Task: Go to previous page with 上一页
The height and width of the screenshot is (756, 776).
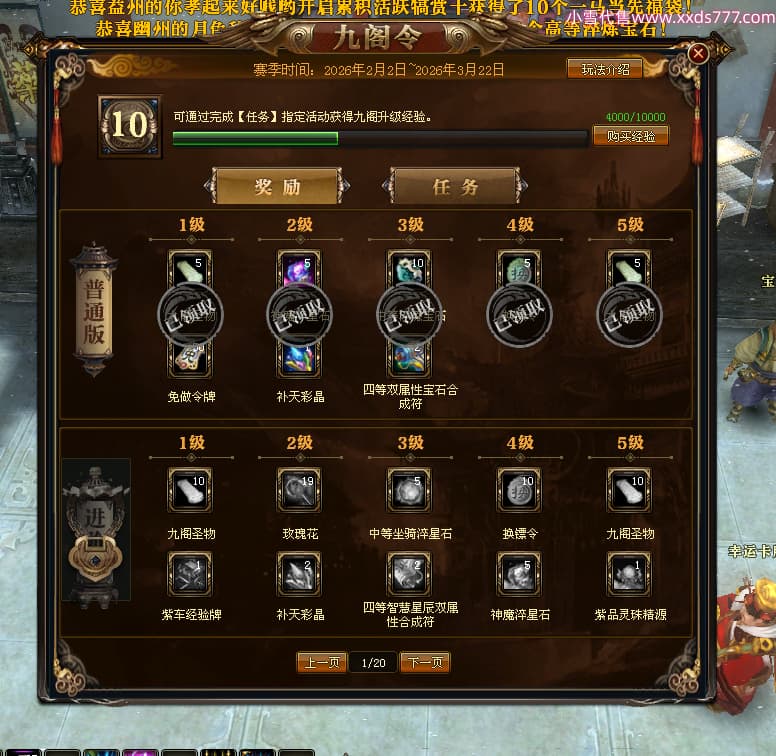Action: [321, 662]
